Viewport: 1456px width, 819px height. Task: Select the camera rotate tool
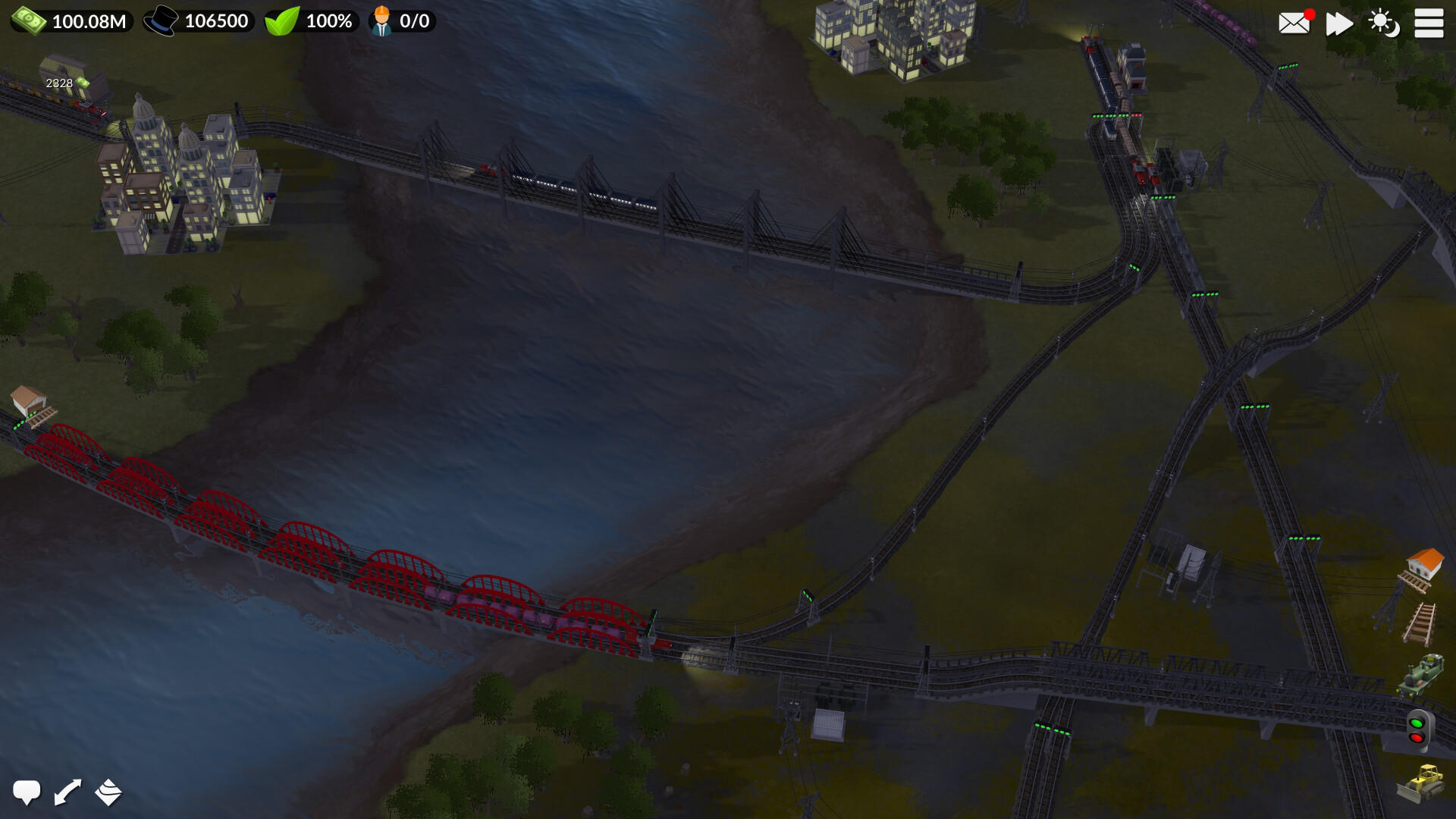click(x=66, y=792)
